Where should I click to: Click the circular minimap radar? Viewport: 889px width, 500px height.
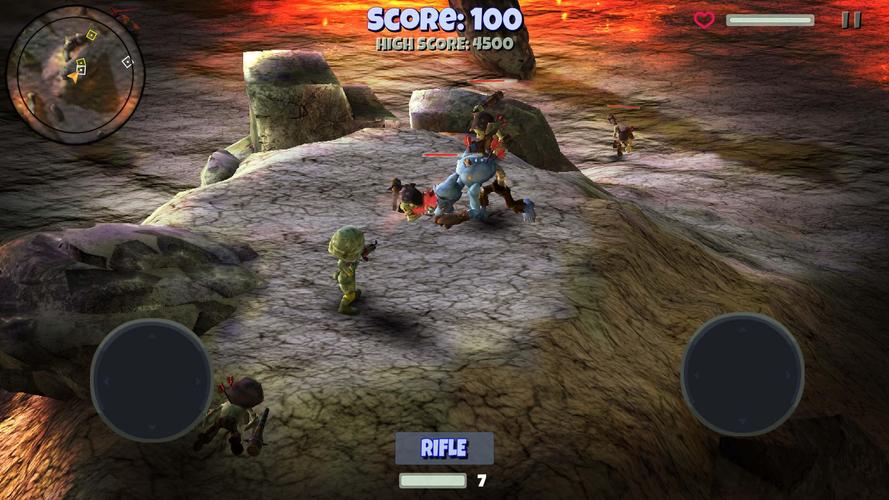point(76,73)
